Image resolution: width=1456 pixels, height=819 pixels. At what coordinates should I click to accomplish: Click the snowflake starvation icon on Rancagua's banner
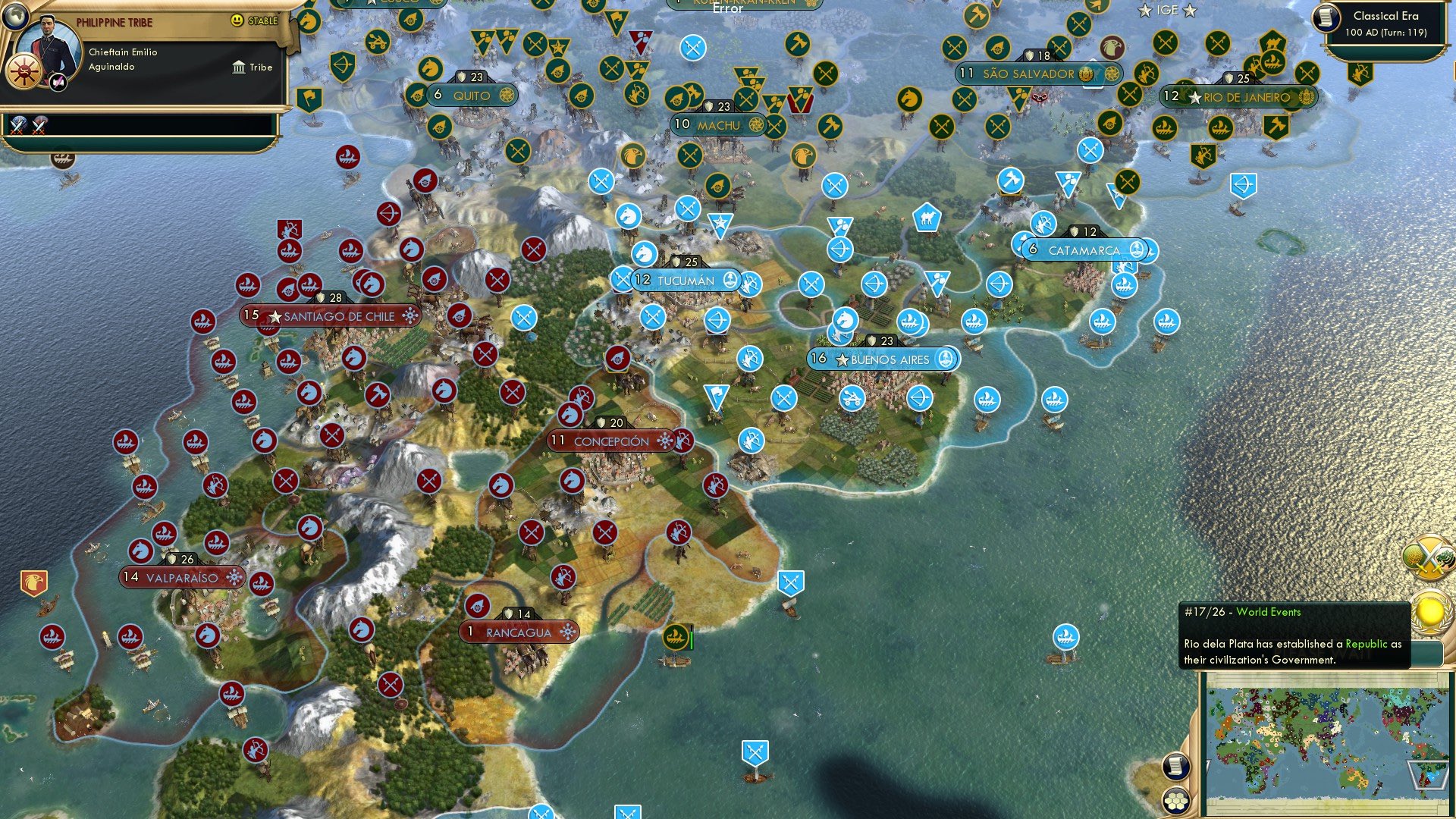point(567,630)
